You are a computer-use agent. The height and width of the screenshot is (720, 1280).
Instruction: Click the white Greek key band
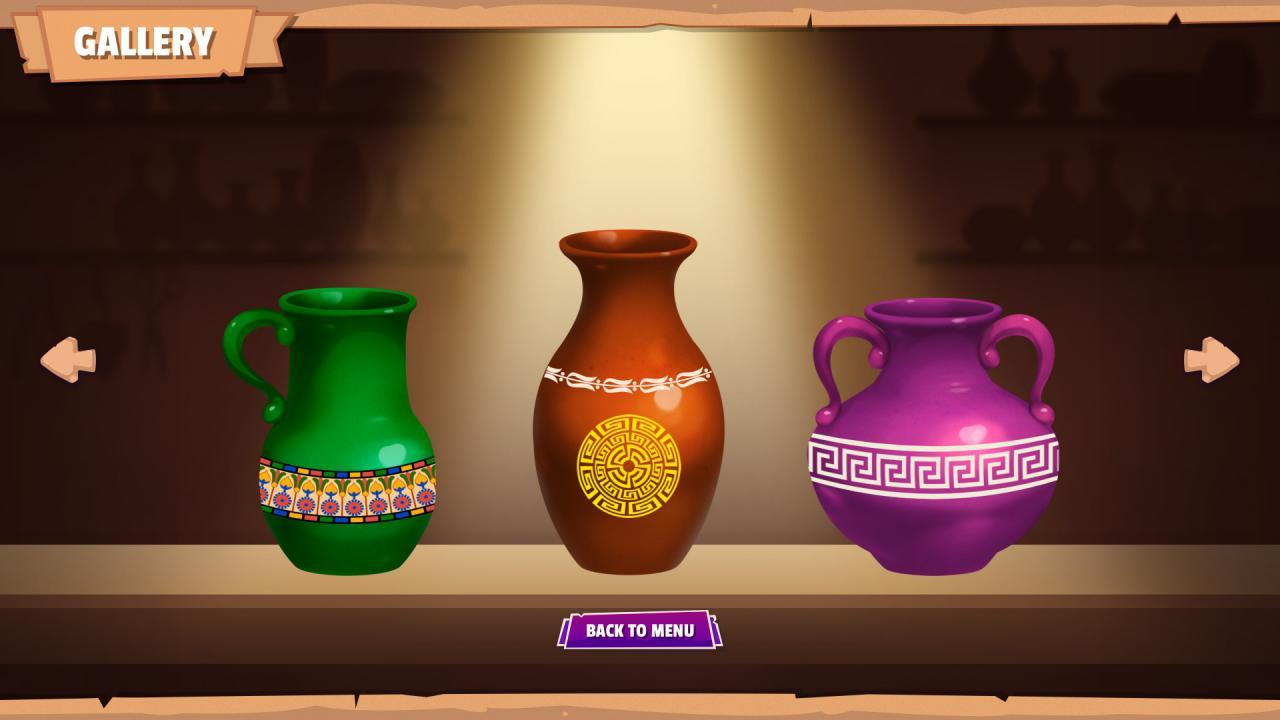935,462
